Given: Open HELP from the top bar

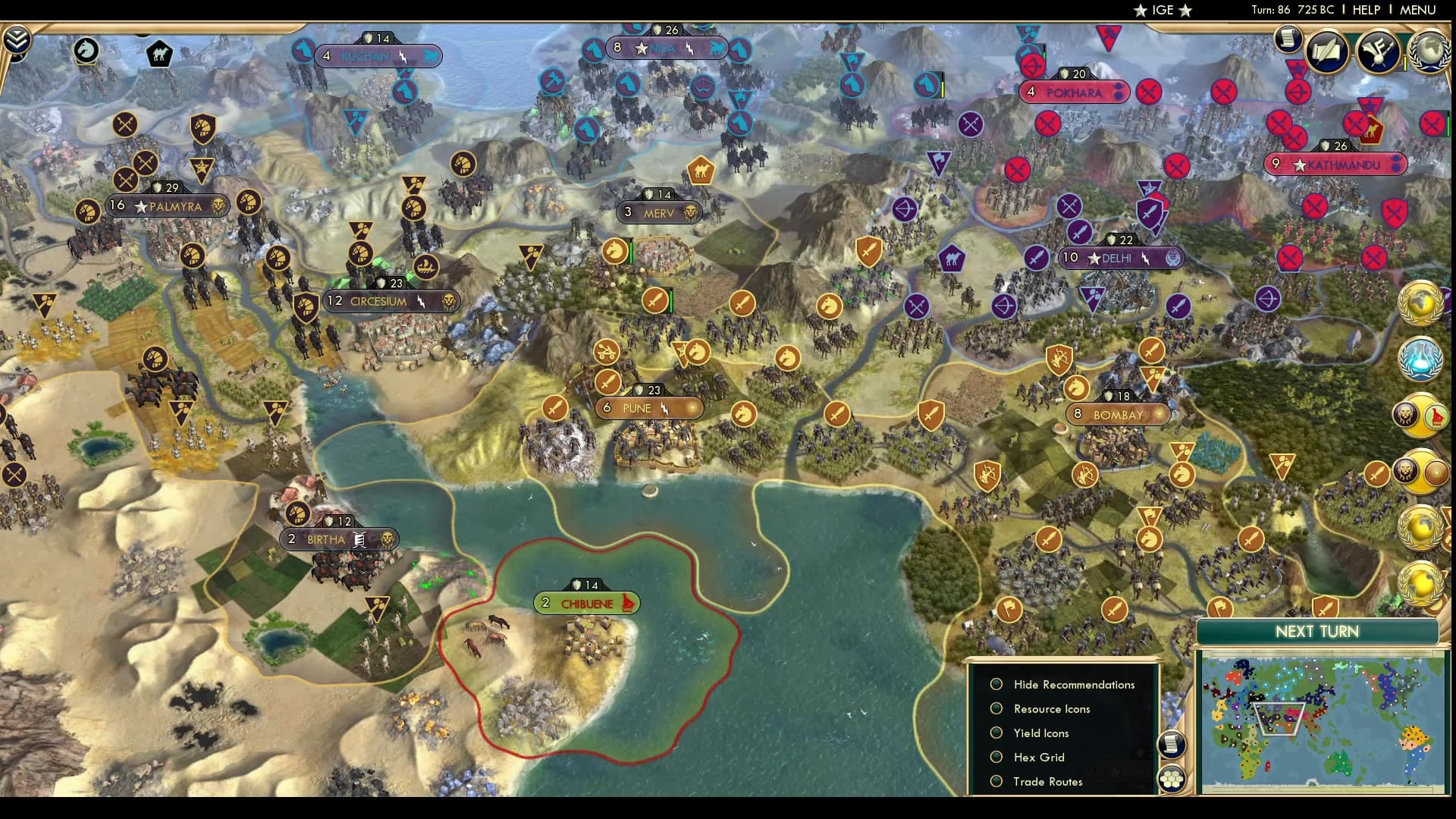Looking at the screenshot, I should tap(1365, 10).
